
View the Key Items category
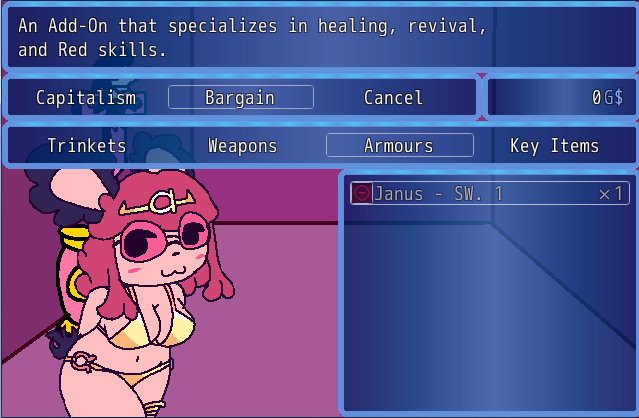pos(554,146)
